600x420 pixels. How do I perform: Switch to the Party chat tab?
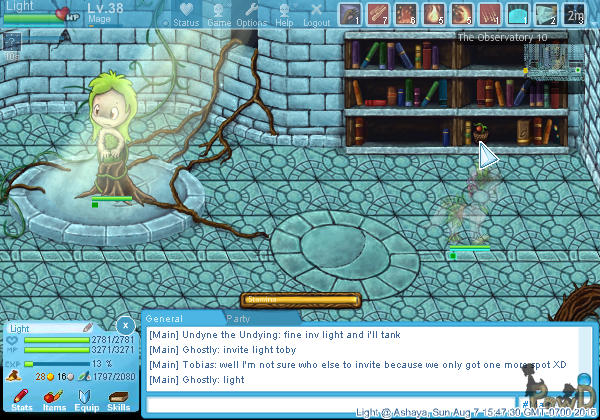pyautogui.click(x=238, y=317)
